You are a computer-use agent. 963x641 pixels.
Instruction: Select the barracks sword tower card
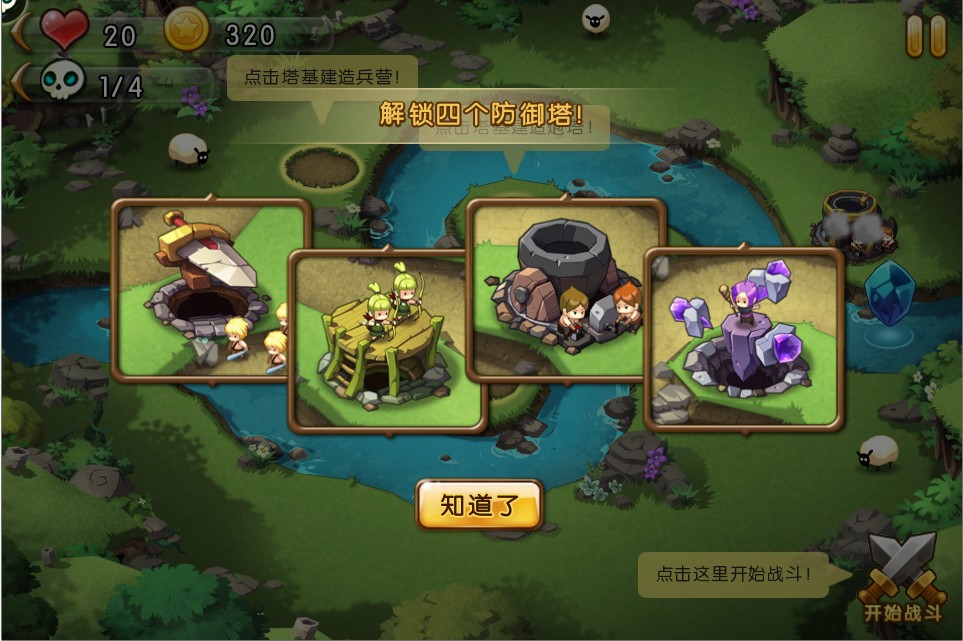pos(200,290)
